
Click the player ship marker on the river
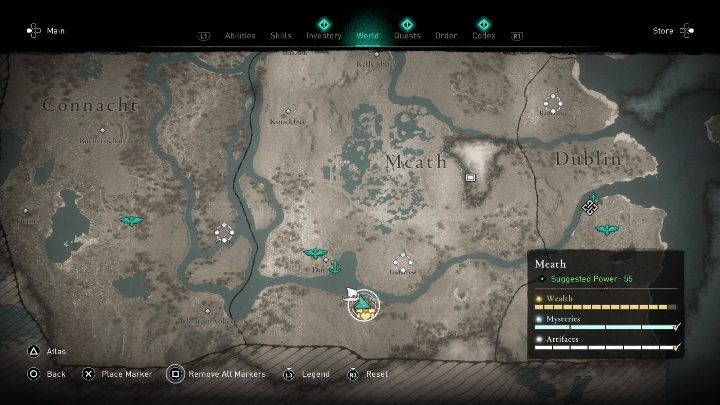click(x=362, y=302)
